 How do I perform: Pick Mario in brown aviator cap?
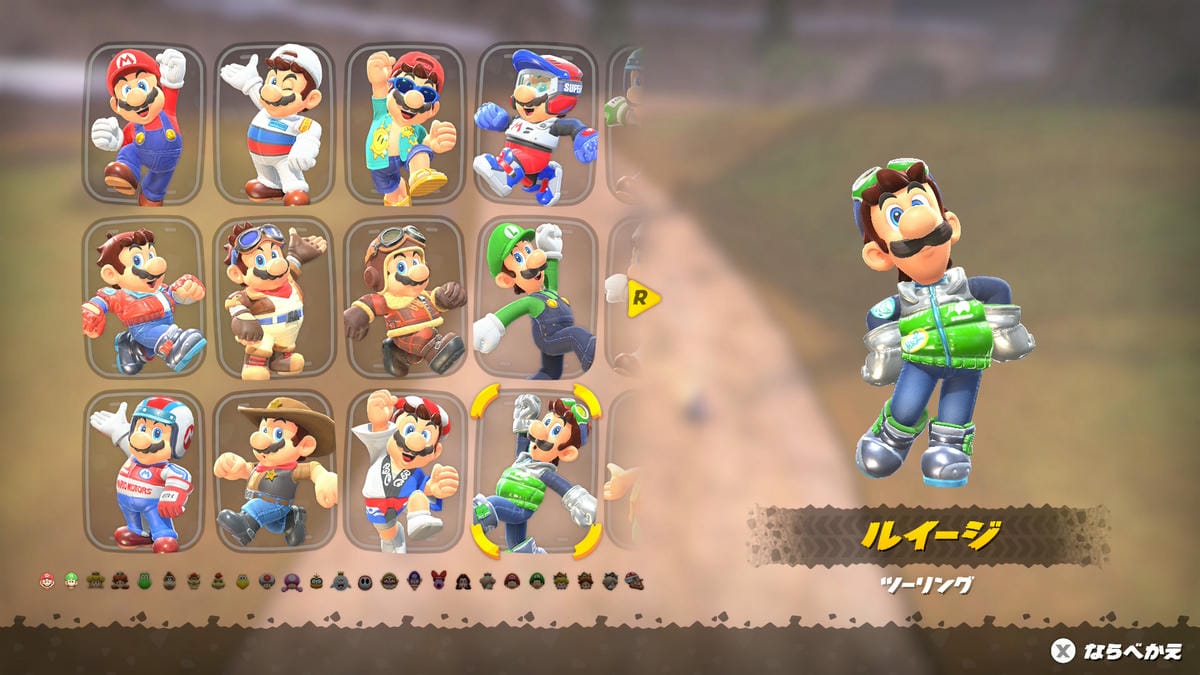tap(405, 298)
